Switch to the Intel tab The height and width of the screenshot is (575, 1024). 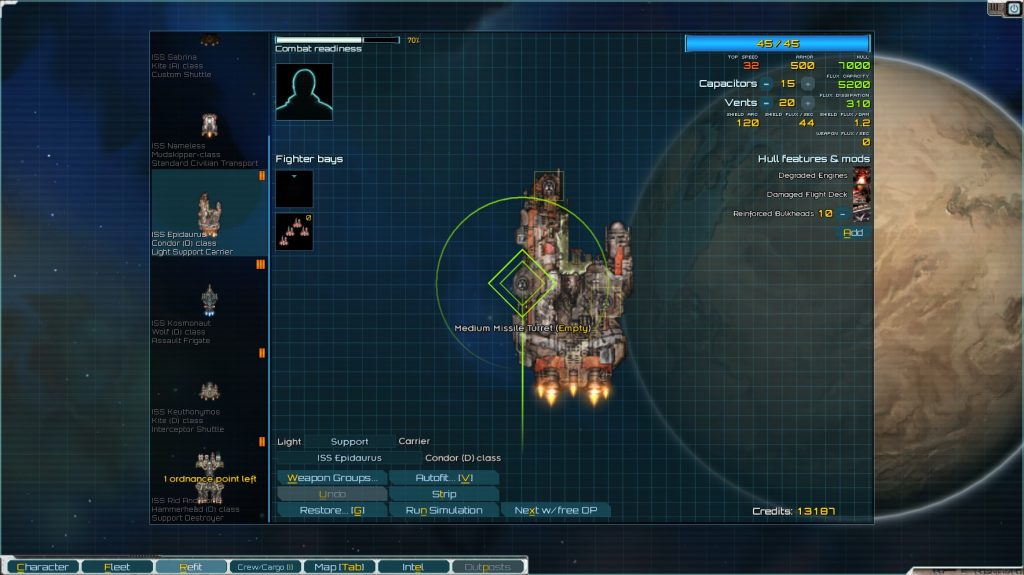412,567
